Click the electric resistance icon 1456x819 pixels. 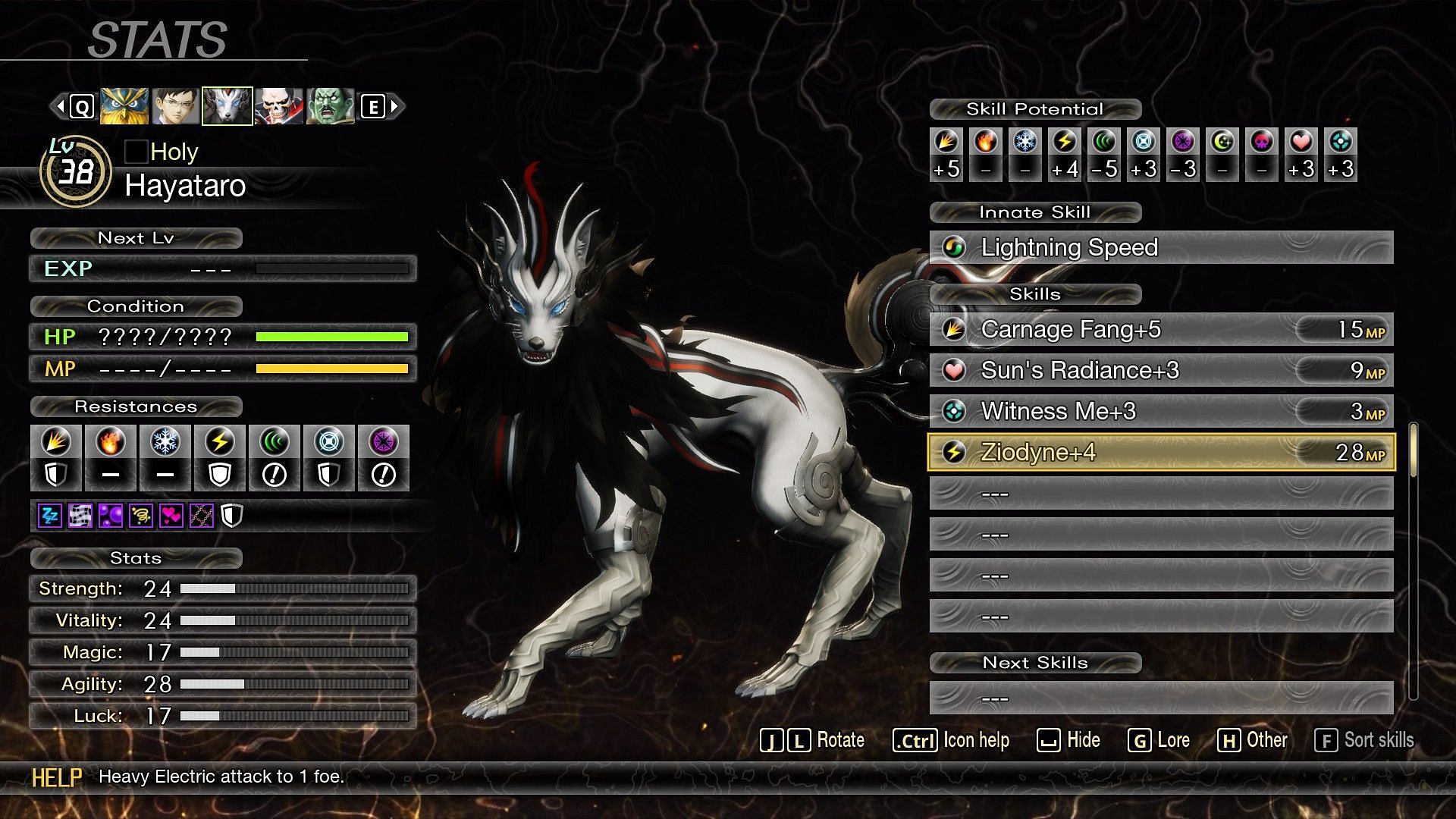(x=220, y=442)
